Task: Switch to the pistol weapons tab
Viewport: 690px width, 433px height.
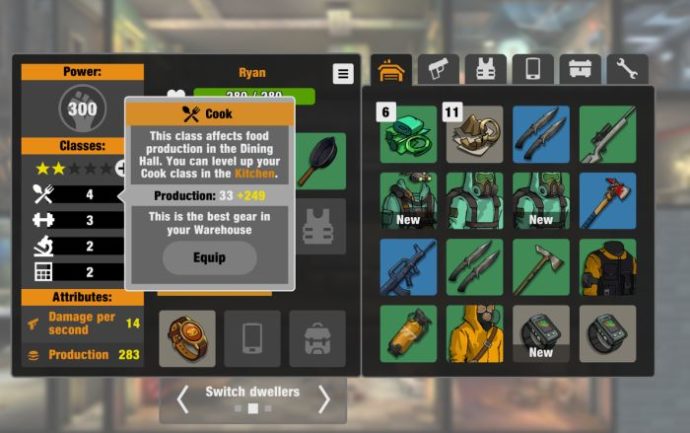Action: coord(439,69)
